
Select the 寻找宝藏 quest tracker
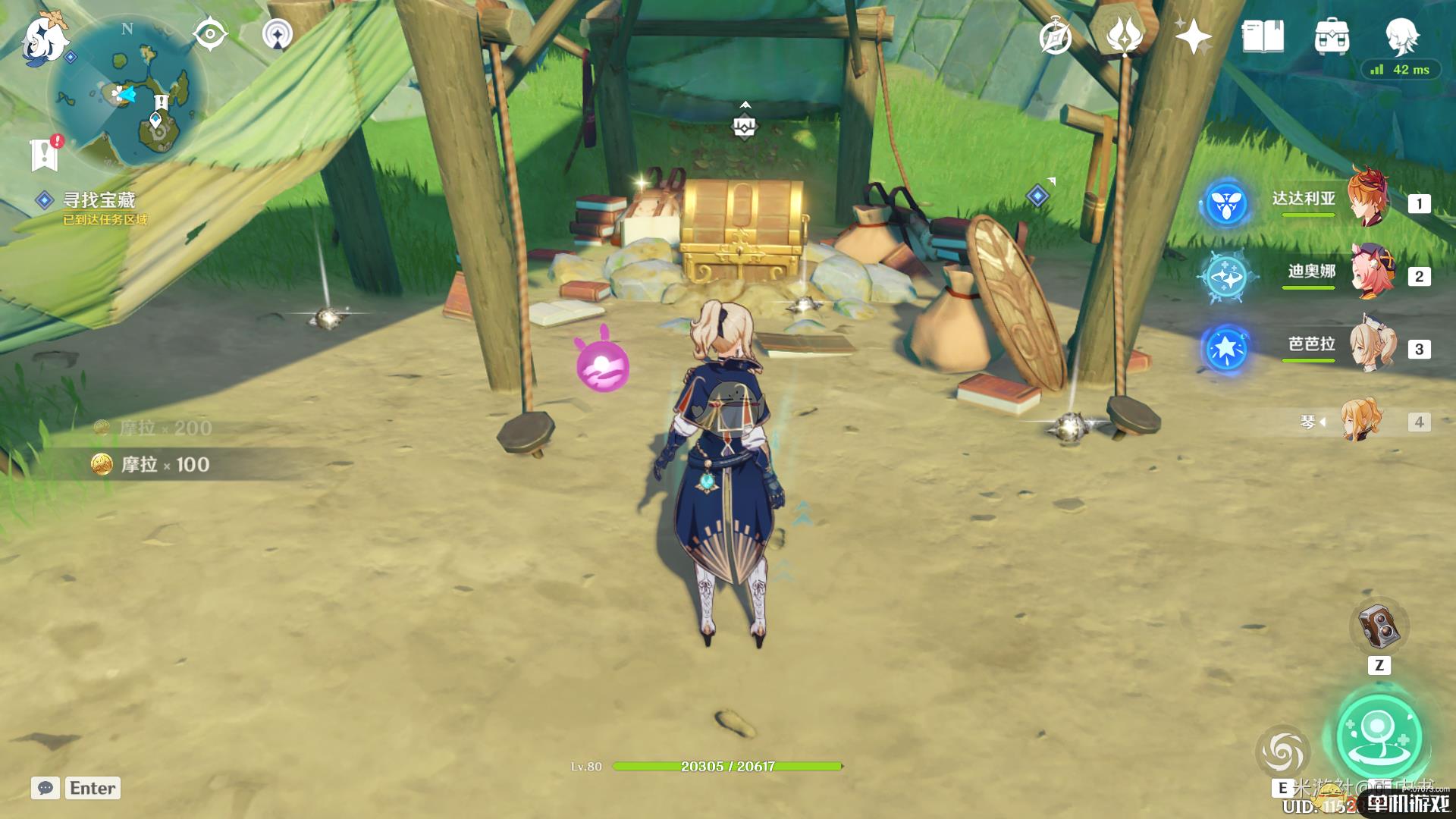[99, 200]
